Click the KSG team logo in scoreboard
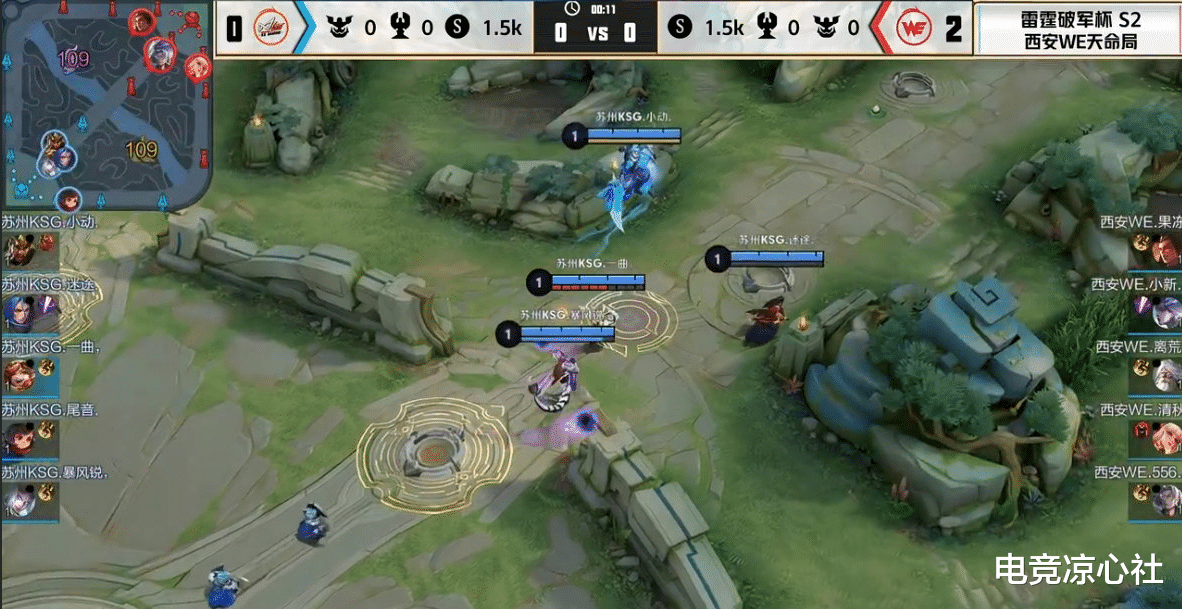The image size is (1182, 609). [271, 28]
